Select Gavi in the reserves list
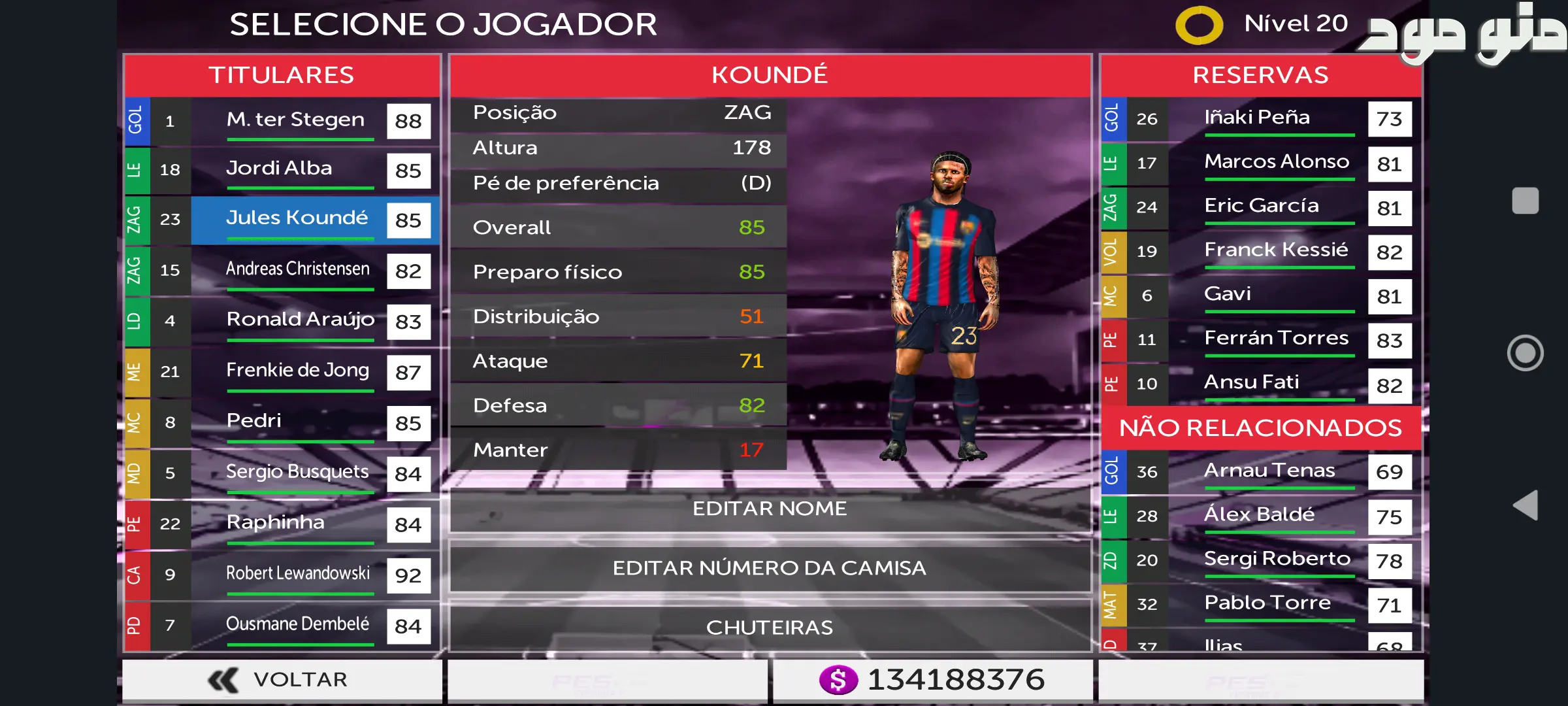Viewport: 1568px width, 706px height. coord(1261,295)
